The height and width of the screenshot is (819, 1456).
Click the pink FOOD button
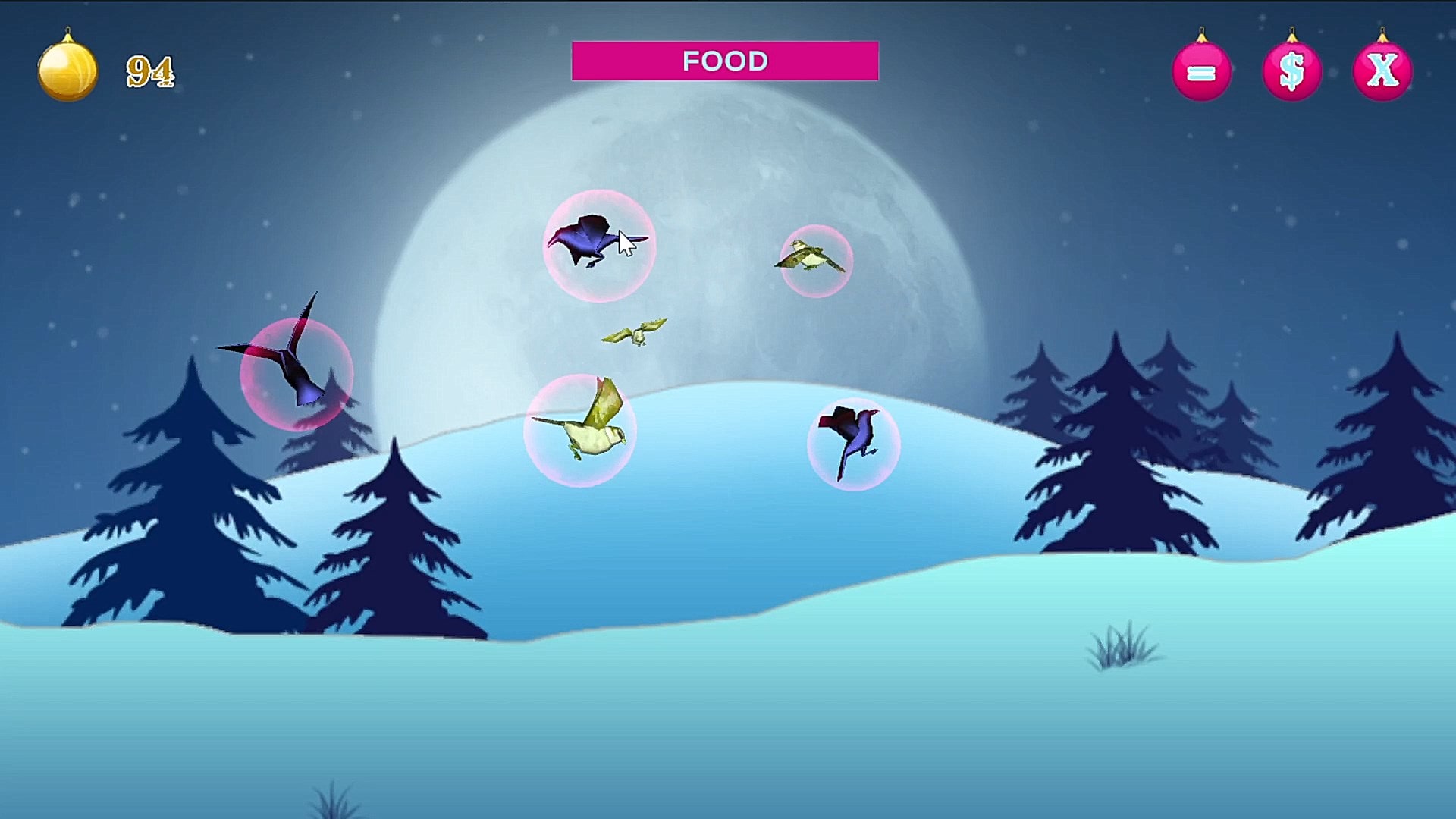pyautogui.click(x=725, y=61)
